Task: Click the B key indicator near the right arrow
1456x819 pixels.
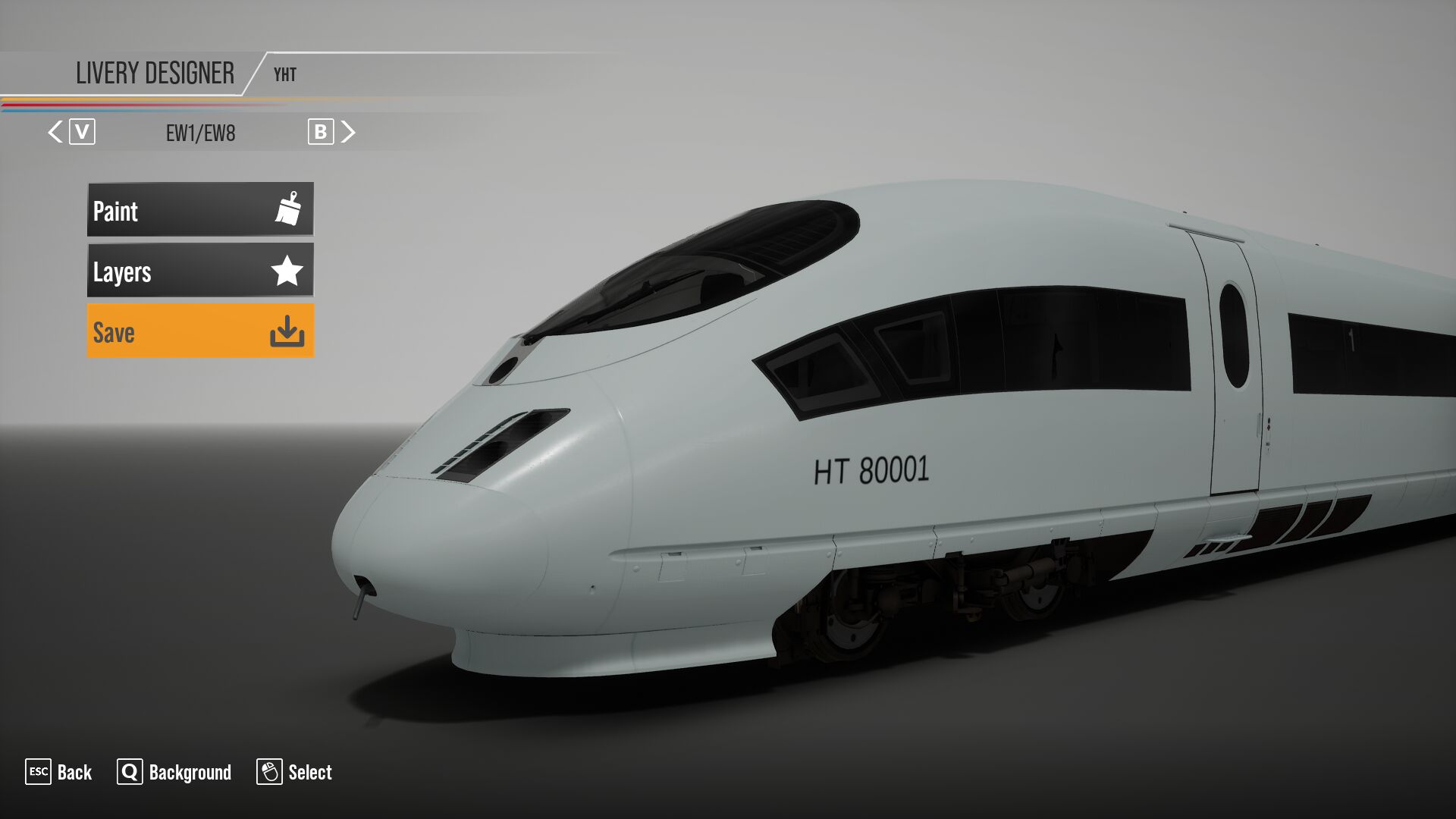Action: tap(322, 130)
